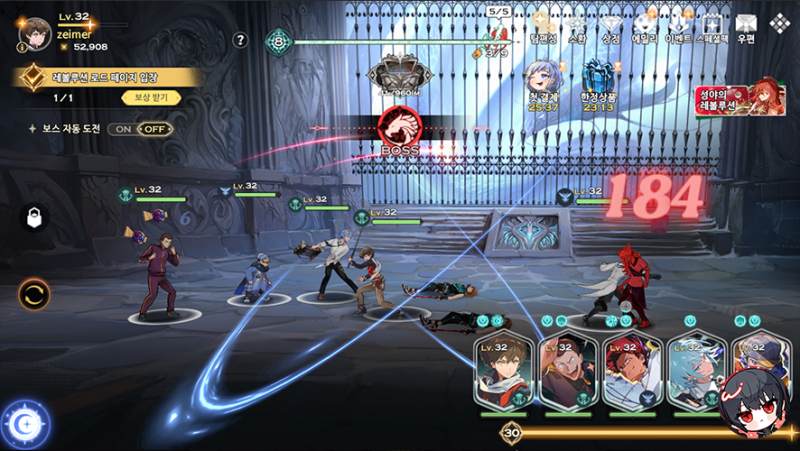The width and height of the screenshot is (800, 451).
Task: Open the 팀편성 team formation menu
Action: tap(544, 26)
